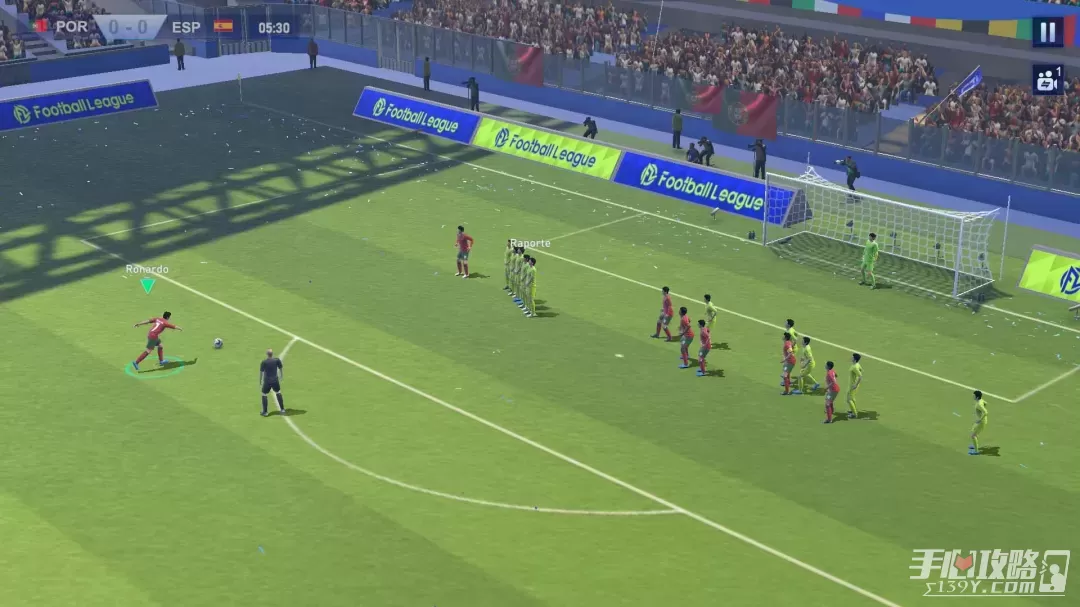Switch the camera view
This screenshot has width=1080, height=607.
1047,80
